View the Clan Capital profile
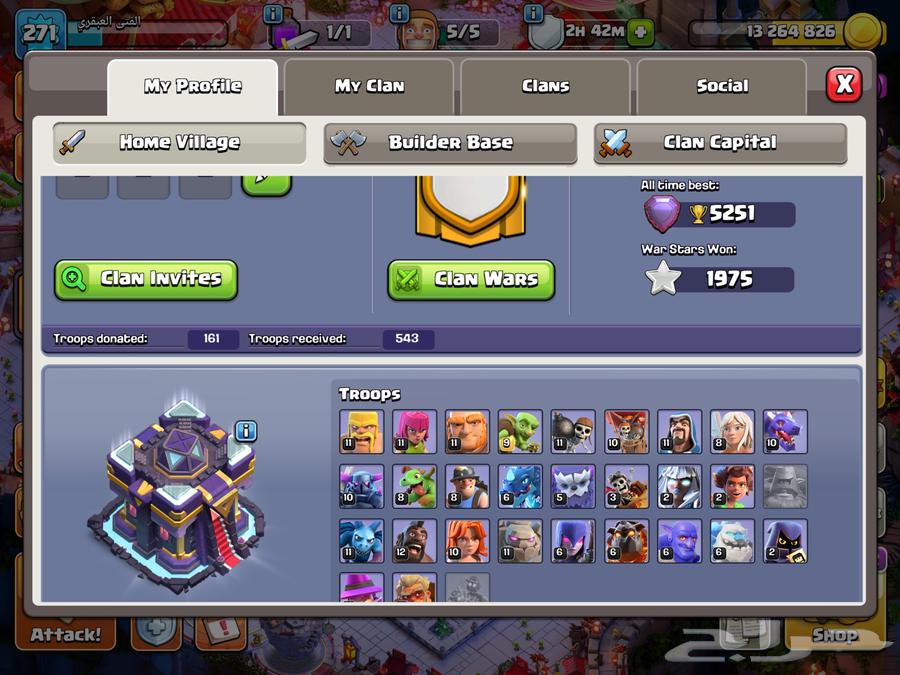 click(720, 142)
